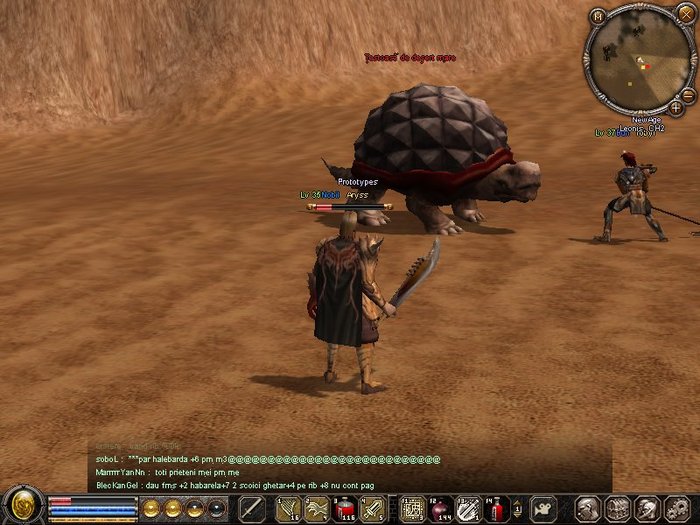Activate the golden sword skill in slot 4
This screenshot has width=700, height=525.
coord(373,508)
